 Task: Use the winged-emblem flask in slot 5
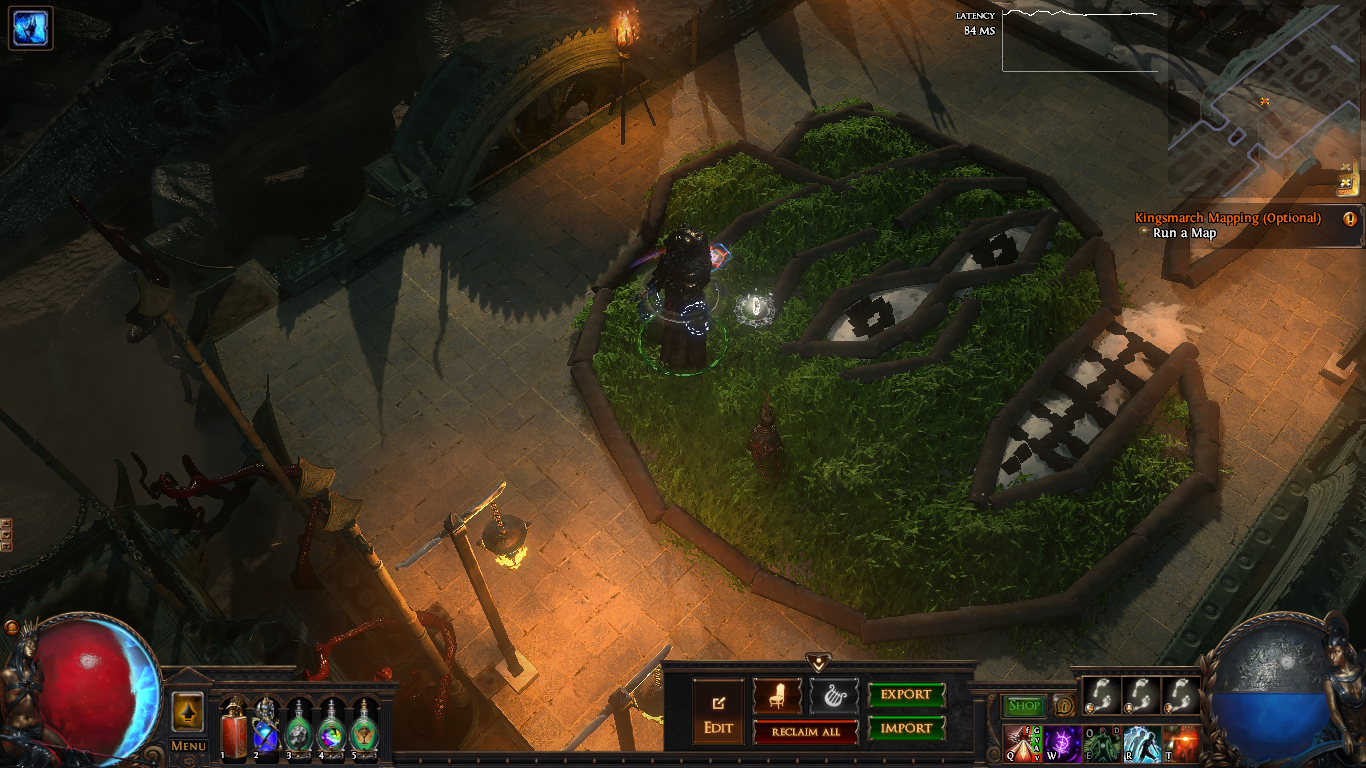(x=365, y=727)
